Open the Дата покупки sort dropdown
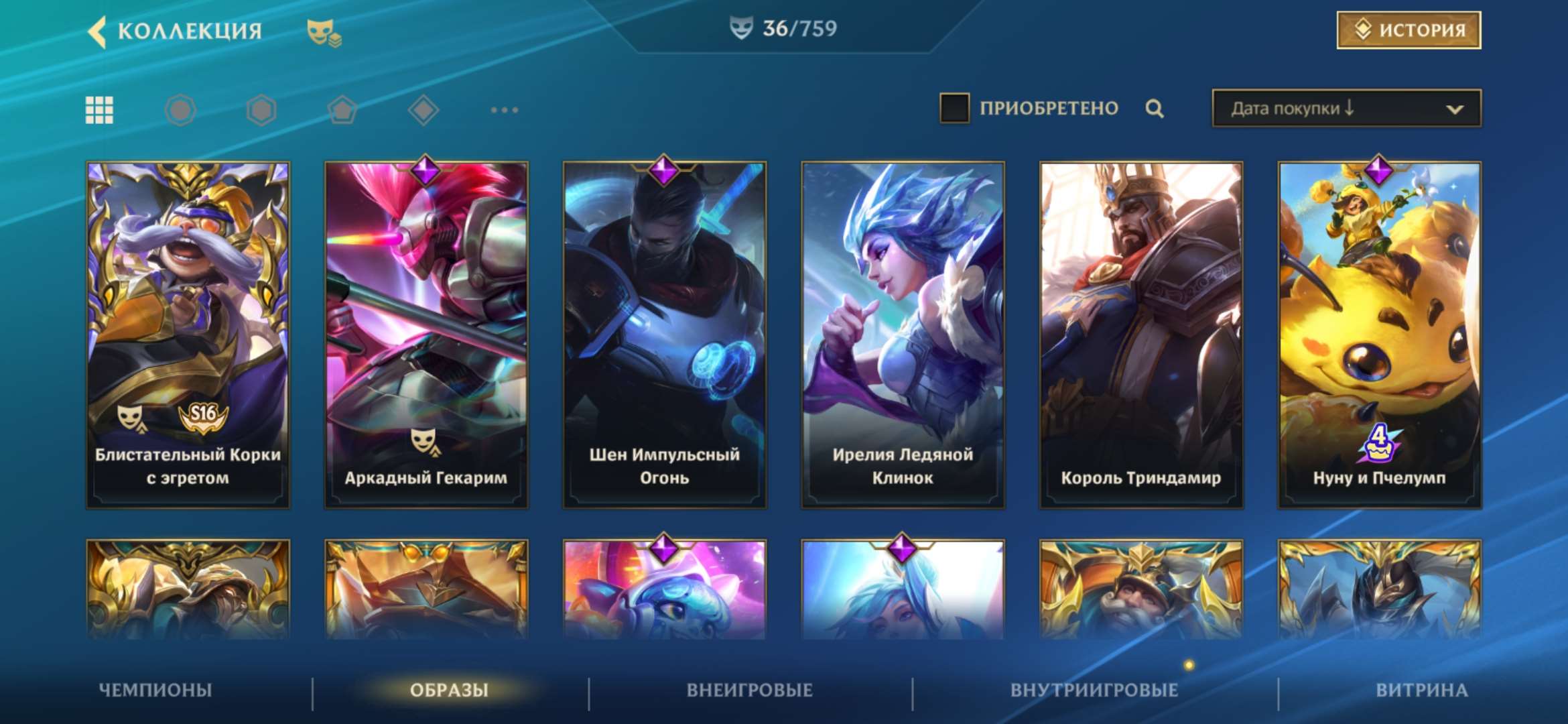The image size is (1568, 724). [1344, 107]
